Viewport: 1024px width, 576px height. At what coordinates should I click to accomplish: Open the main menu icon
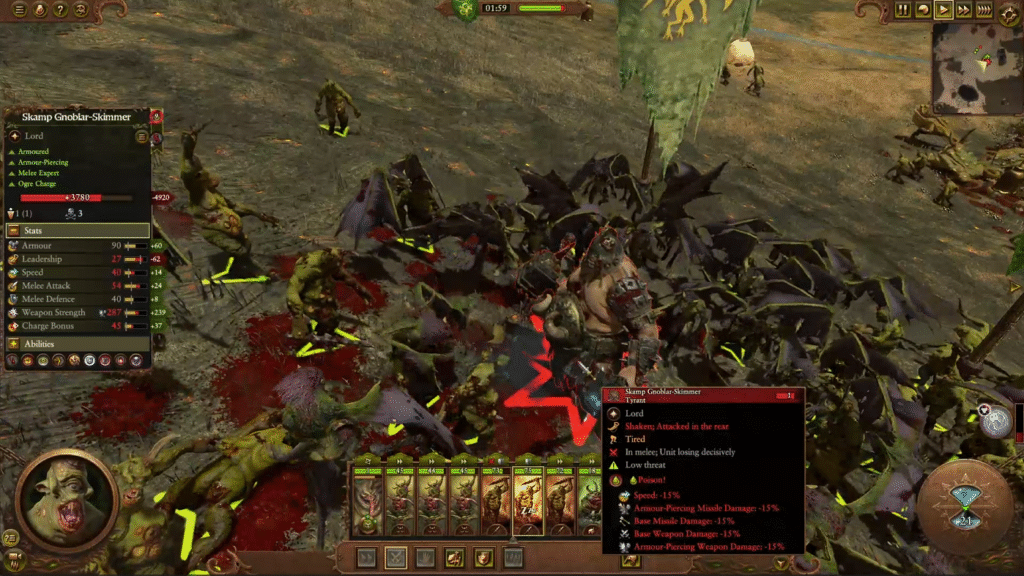coord(20,10)
